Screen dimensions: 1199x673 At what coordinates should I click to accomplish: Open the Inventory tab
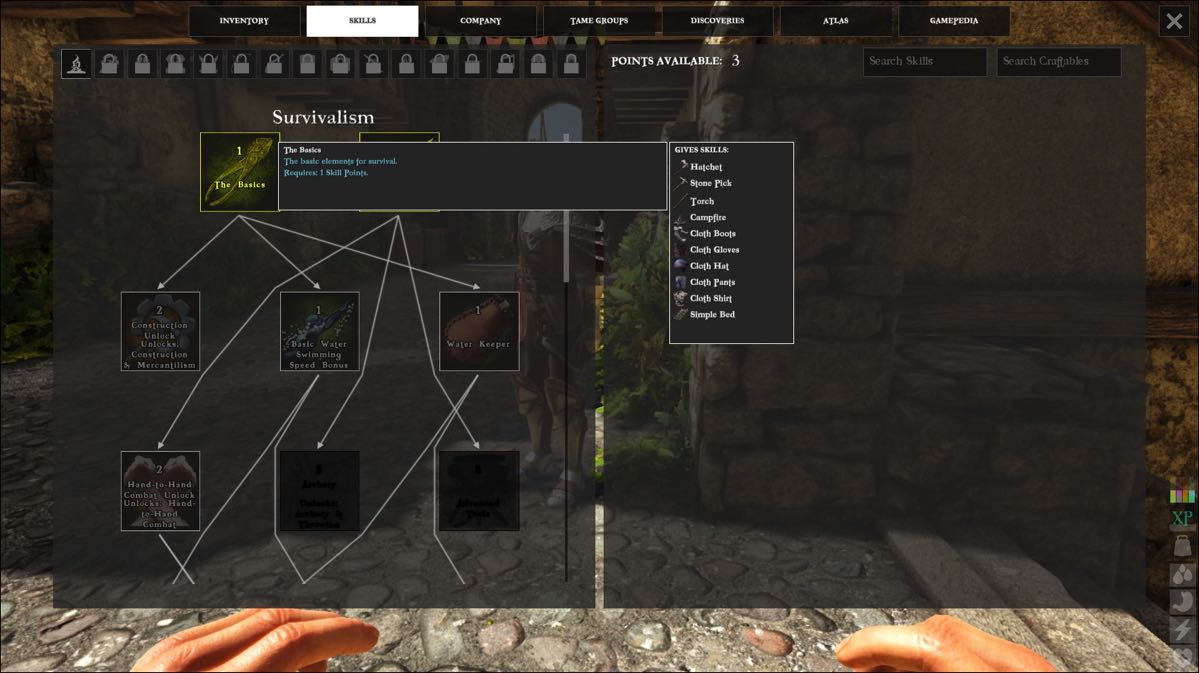tap(244, 21)
